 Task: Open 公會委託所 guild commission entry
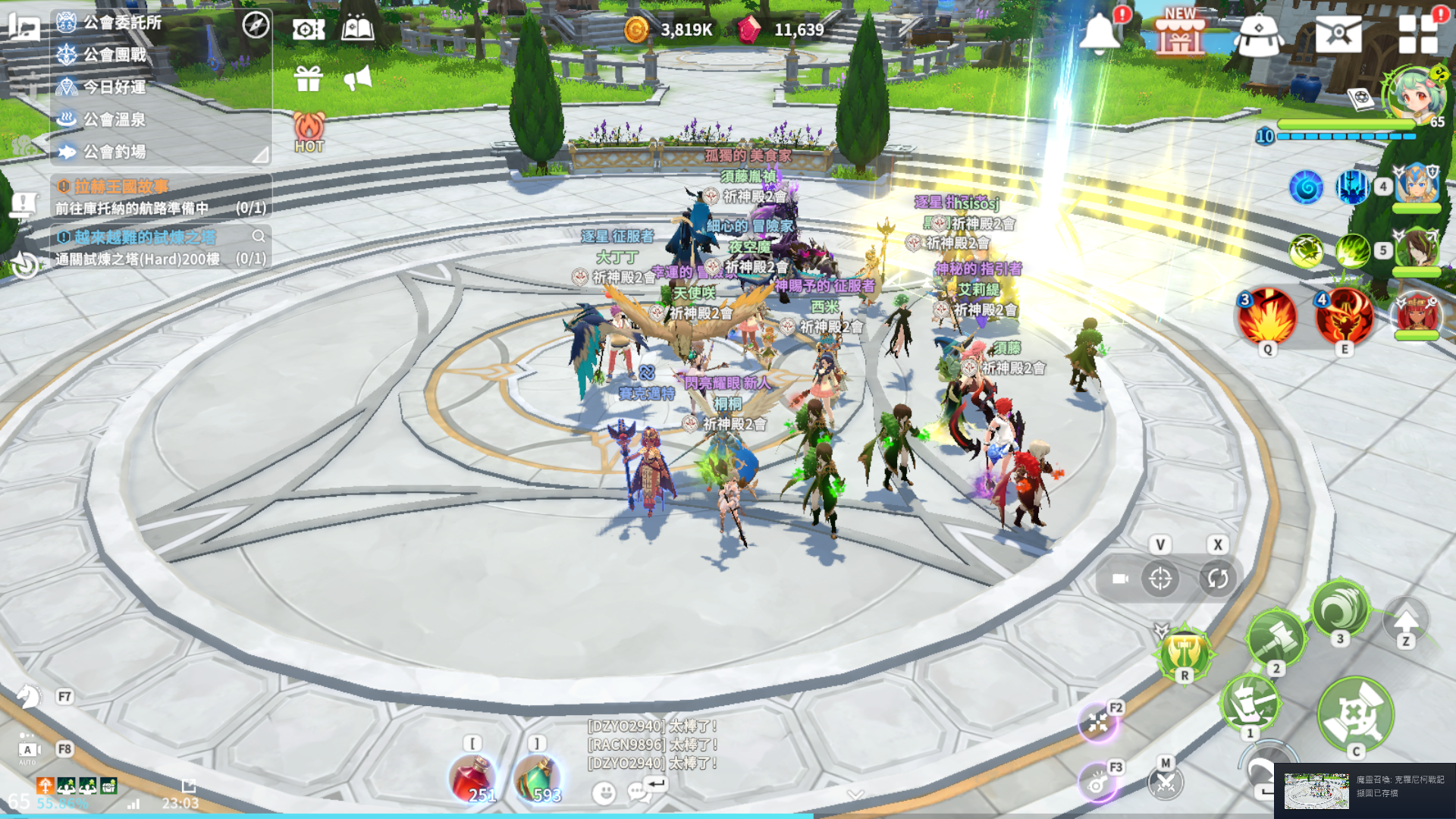click(121, 23)
